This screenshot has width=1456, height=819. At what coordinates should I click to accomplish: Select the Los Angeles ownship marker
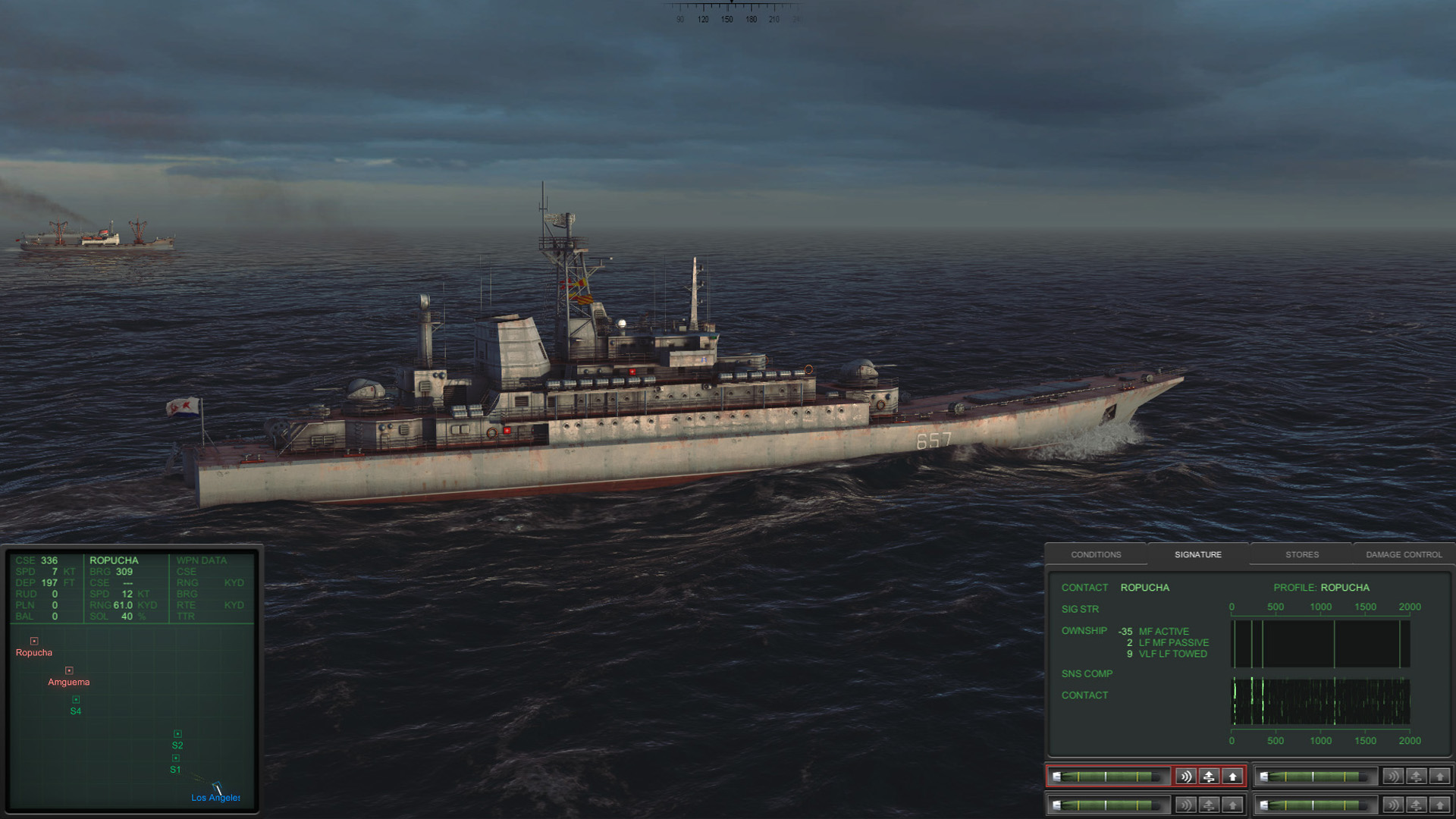(217, 788)
